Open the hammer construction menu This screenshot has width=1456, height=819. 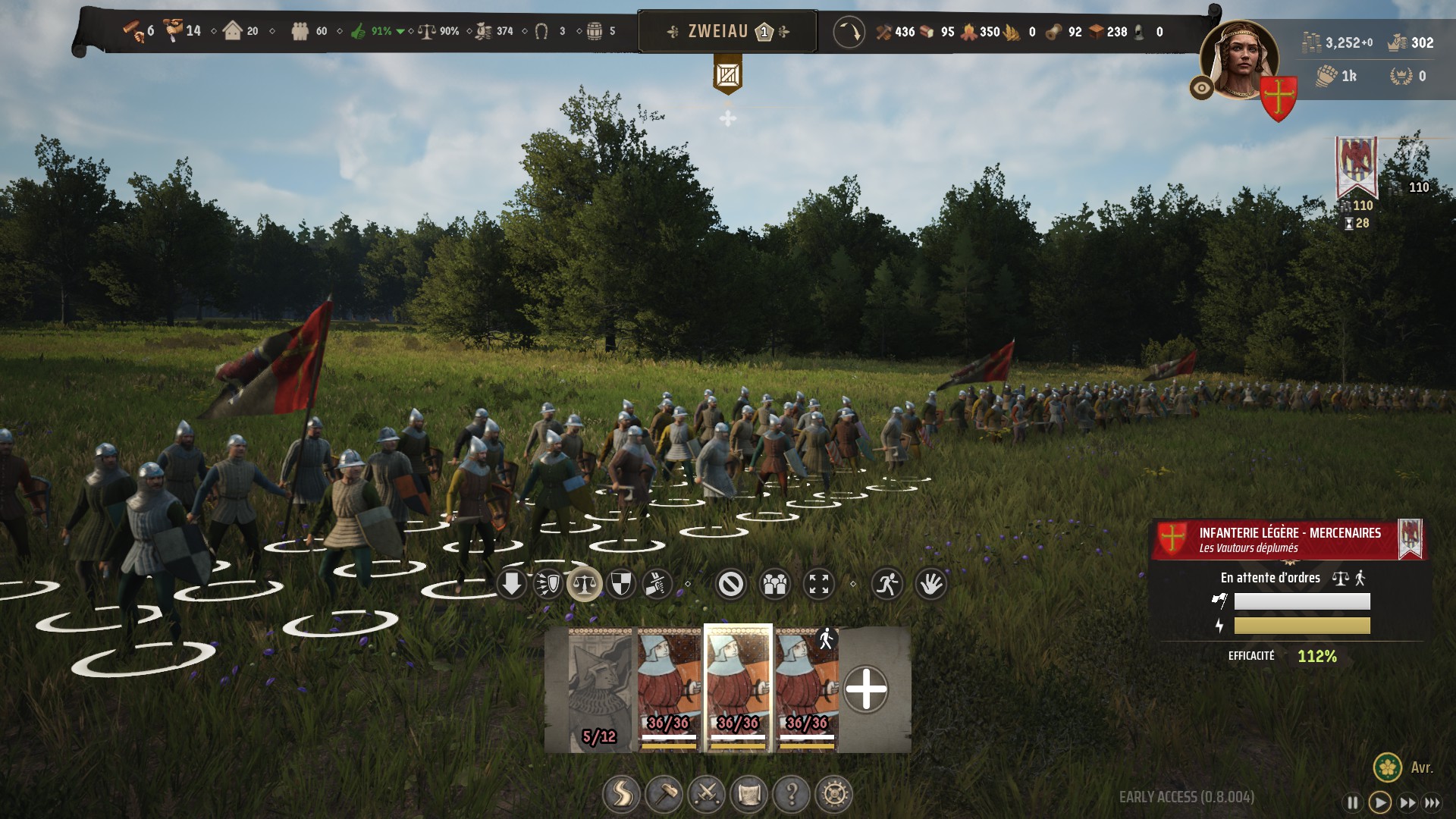click(x=664, y=794)
